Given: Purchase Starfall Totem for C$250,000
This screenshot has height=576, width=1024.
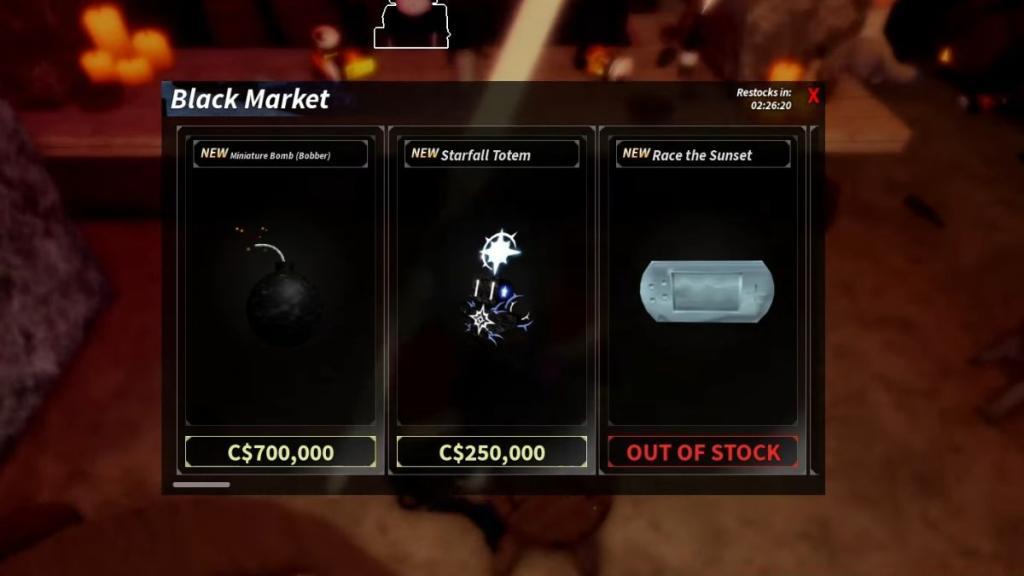Looking at the screenshot, I should [x=491, y=452].
